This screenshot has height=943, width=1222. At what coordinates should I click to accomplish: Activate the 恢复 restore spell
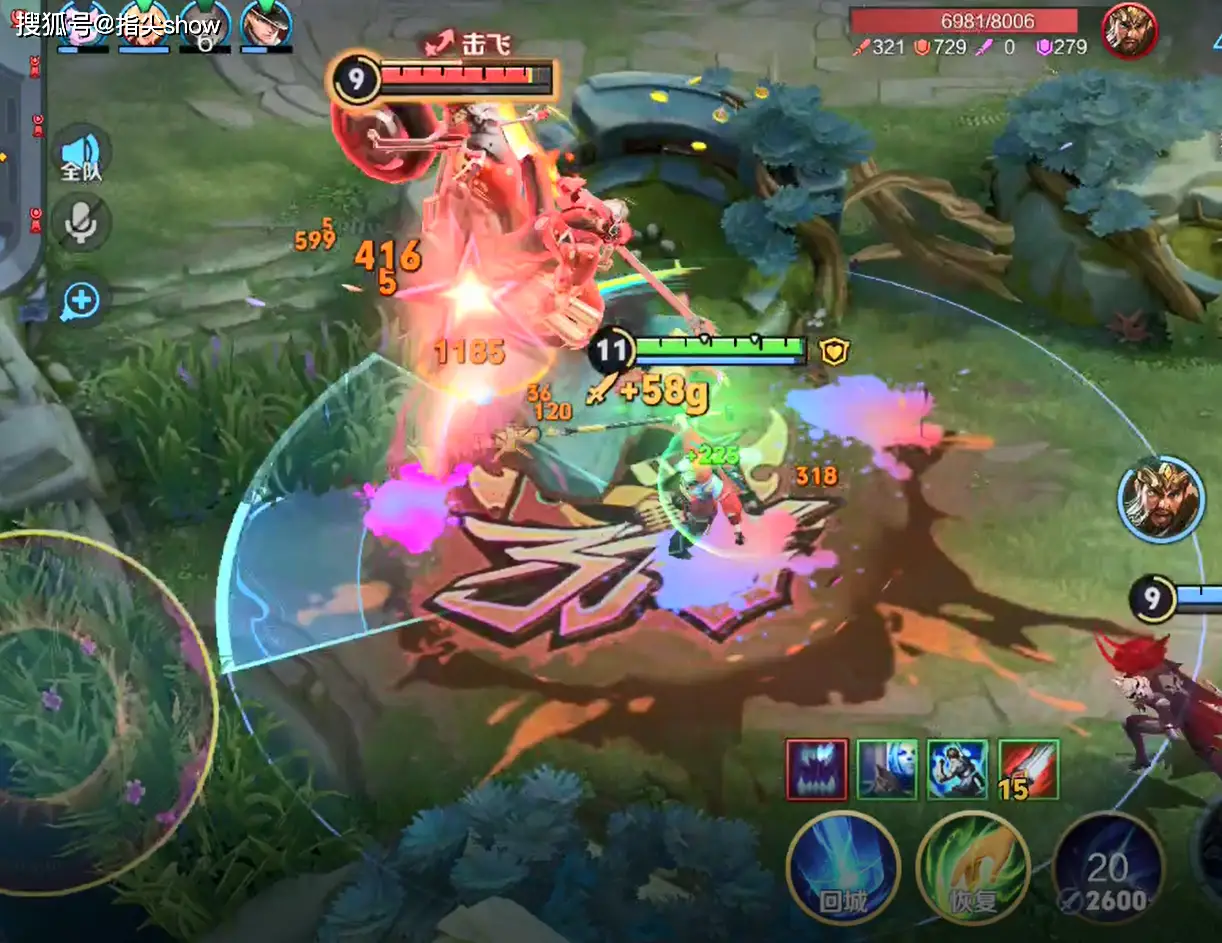click(x=972, y=866)
